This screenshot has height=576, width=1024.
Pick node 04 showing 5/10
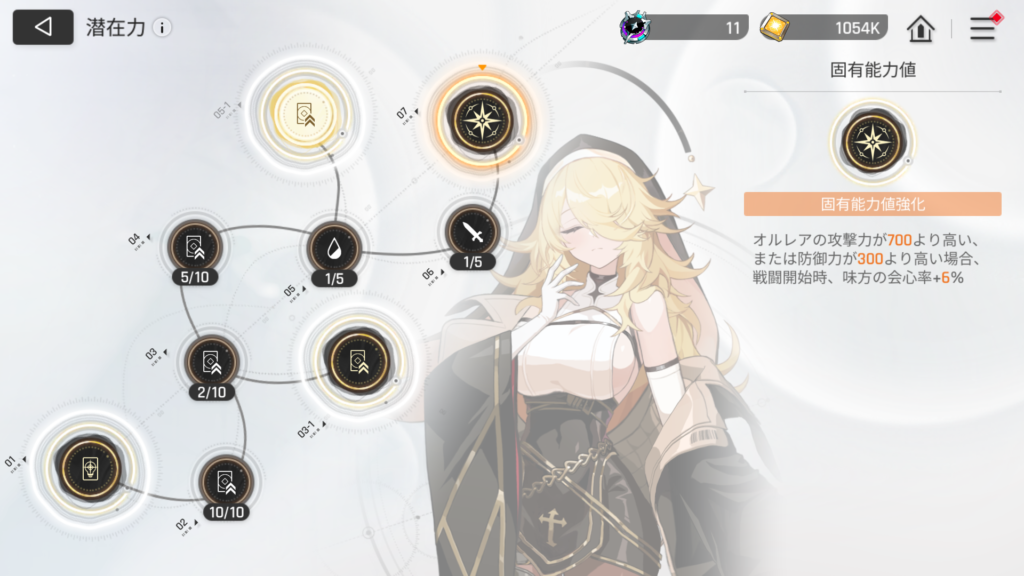[x=190, y=246]
